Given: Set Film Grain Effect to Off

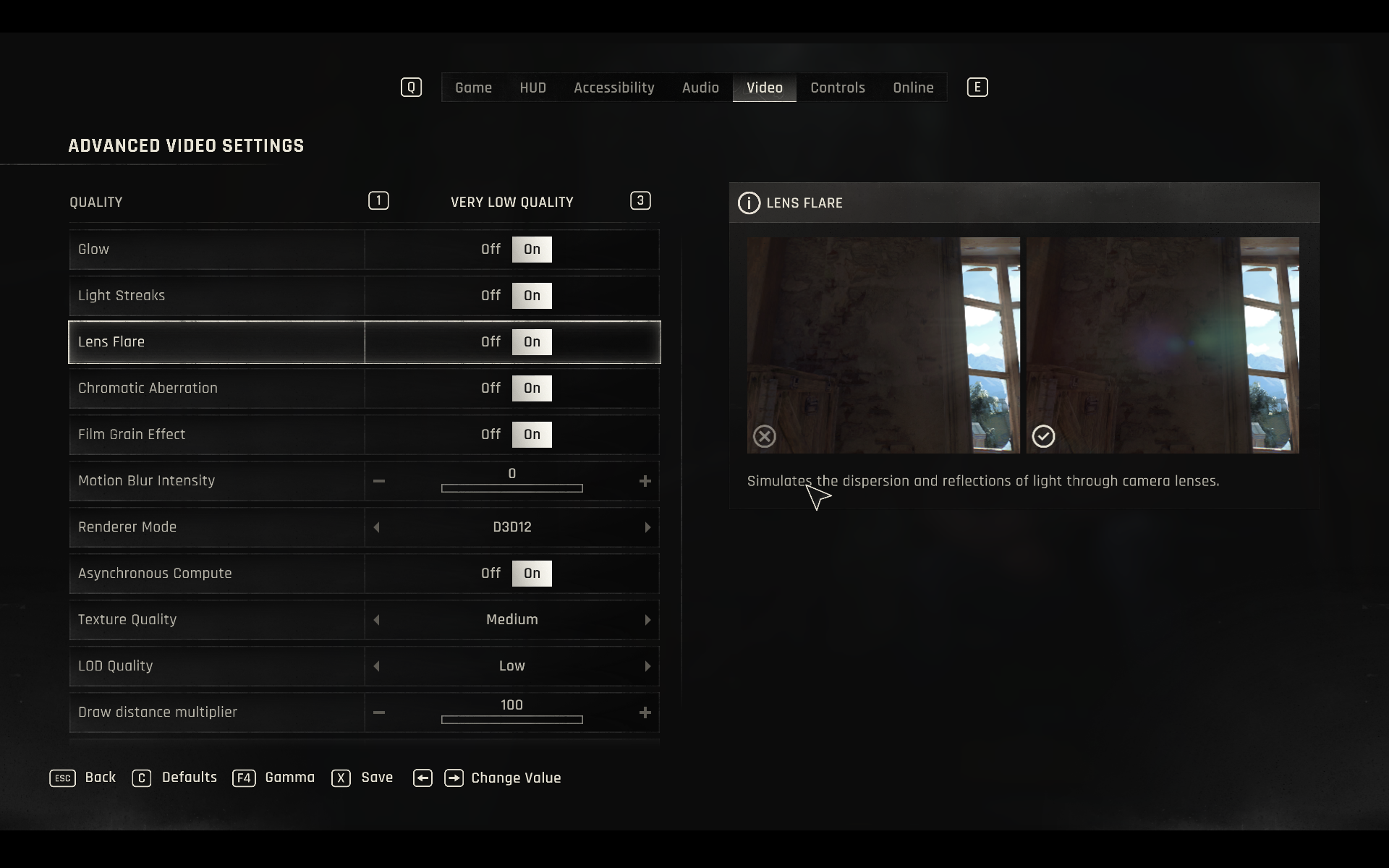Looking at the screenshot, I should (x=490, y=435).
